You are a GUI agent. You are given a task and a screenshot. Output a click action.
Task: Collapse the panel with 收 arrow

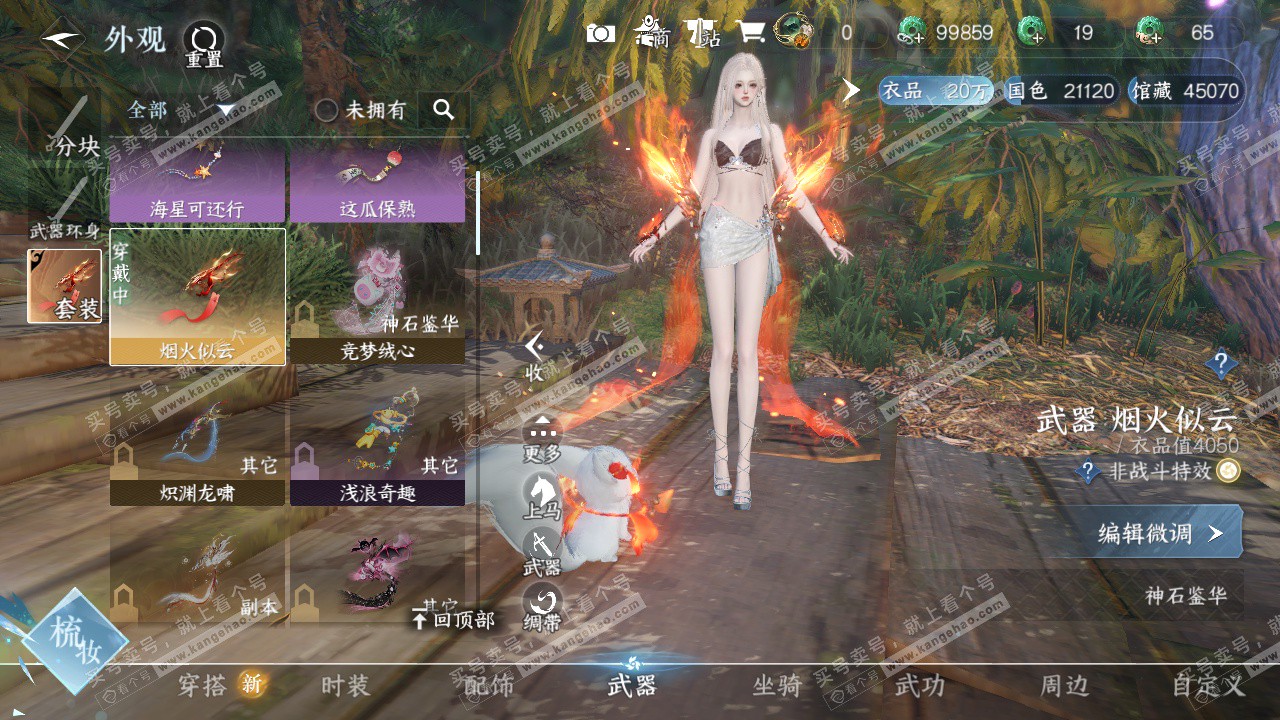[x=536, y=356]
